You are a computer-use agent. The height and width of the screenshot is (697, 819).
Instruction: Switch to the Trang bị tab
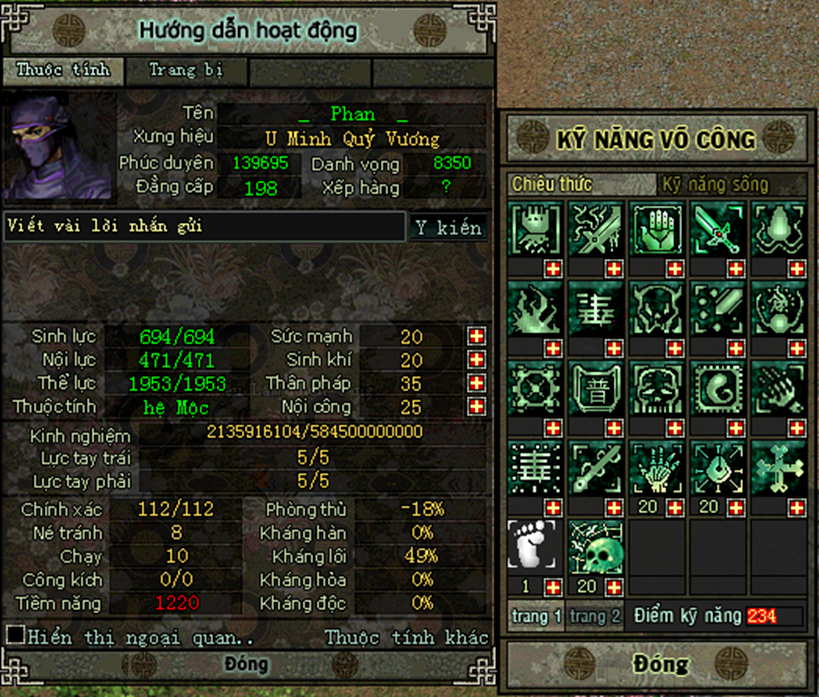point(184,71)
